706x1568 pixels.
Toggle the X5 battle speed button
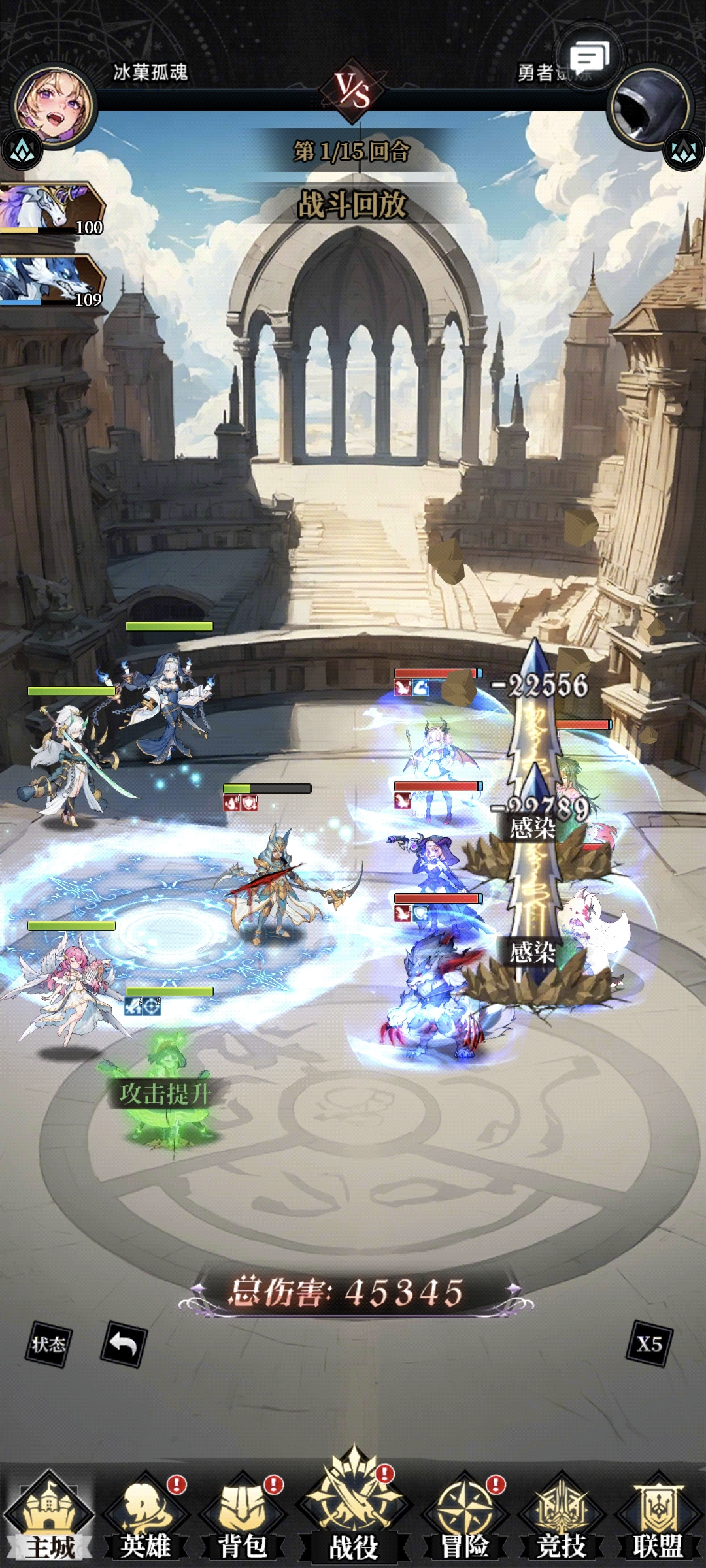[x=649, y=1344]
